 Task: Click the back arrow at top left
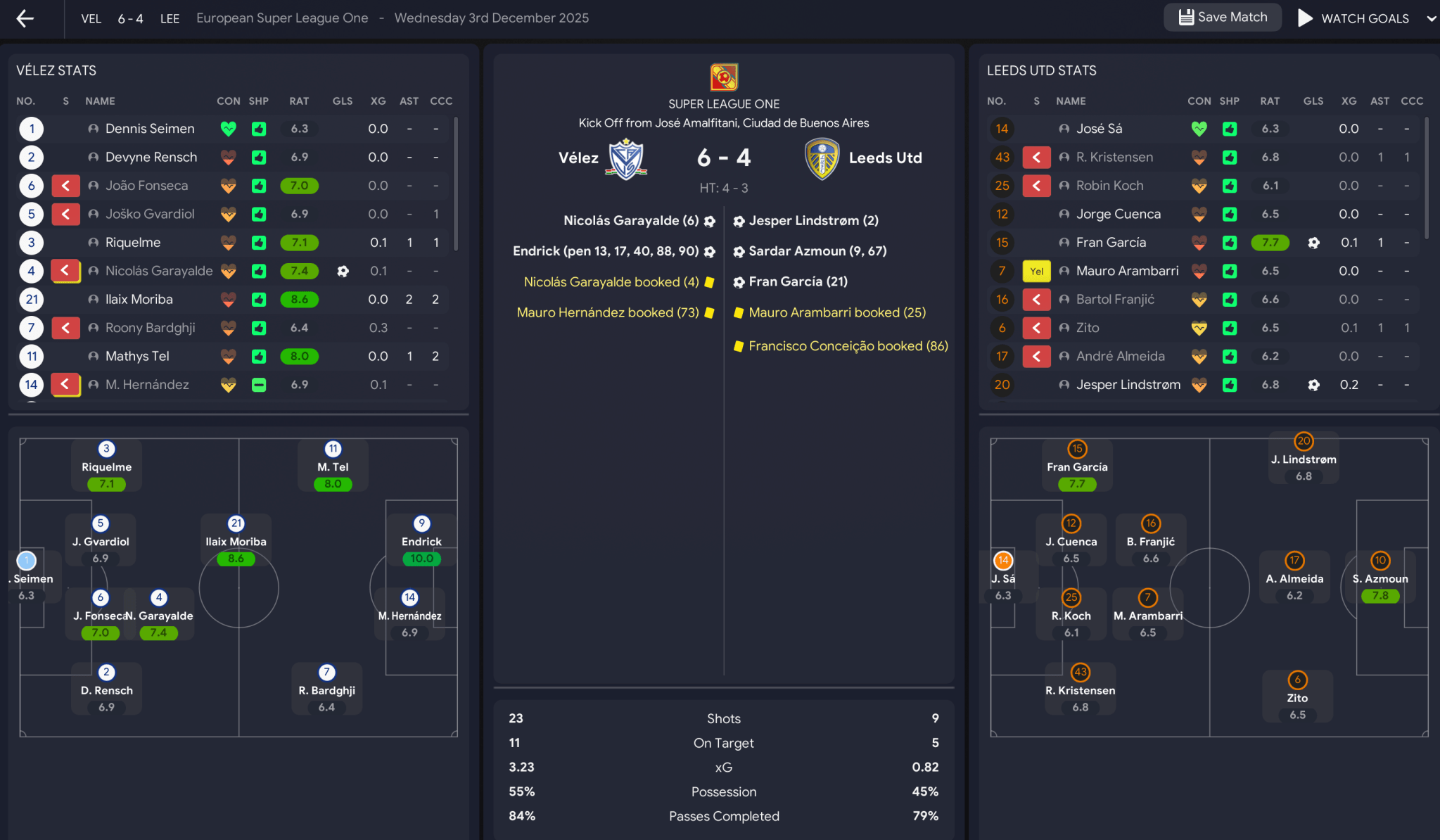(x=25, y=18)
